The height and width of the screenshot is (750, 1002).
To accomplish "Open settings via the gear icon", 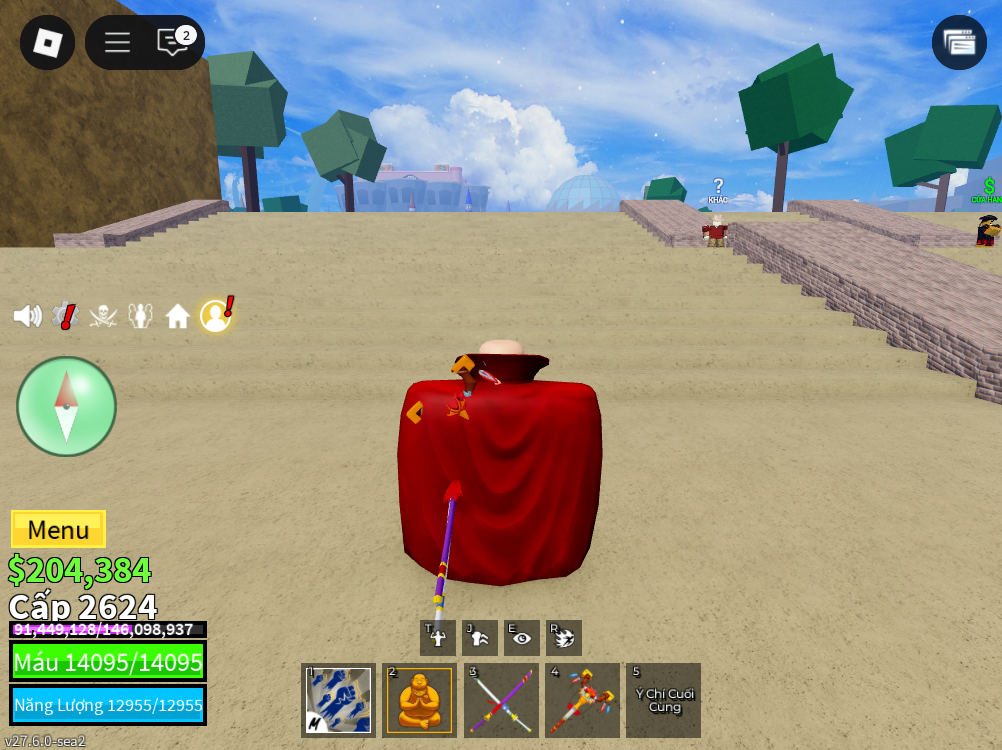I will point(65,316).
